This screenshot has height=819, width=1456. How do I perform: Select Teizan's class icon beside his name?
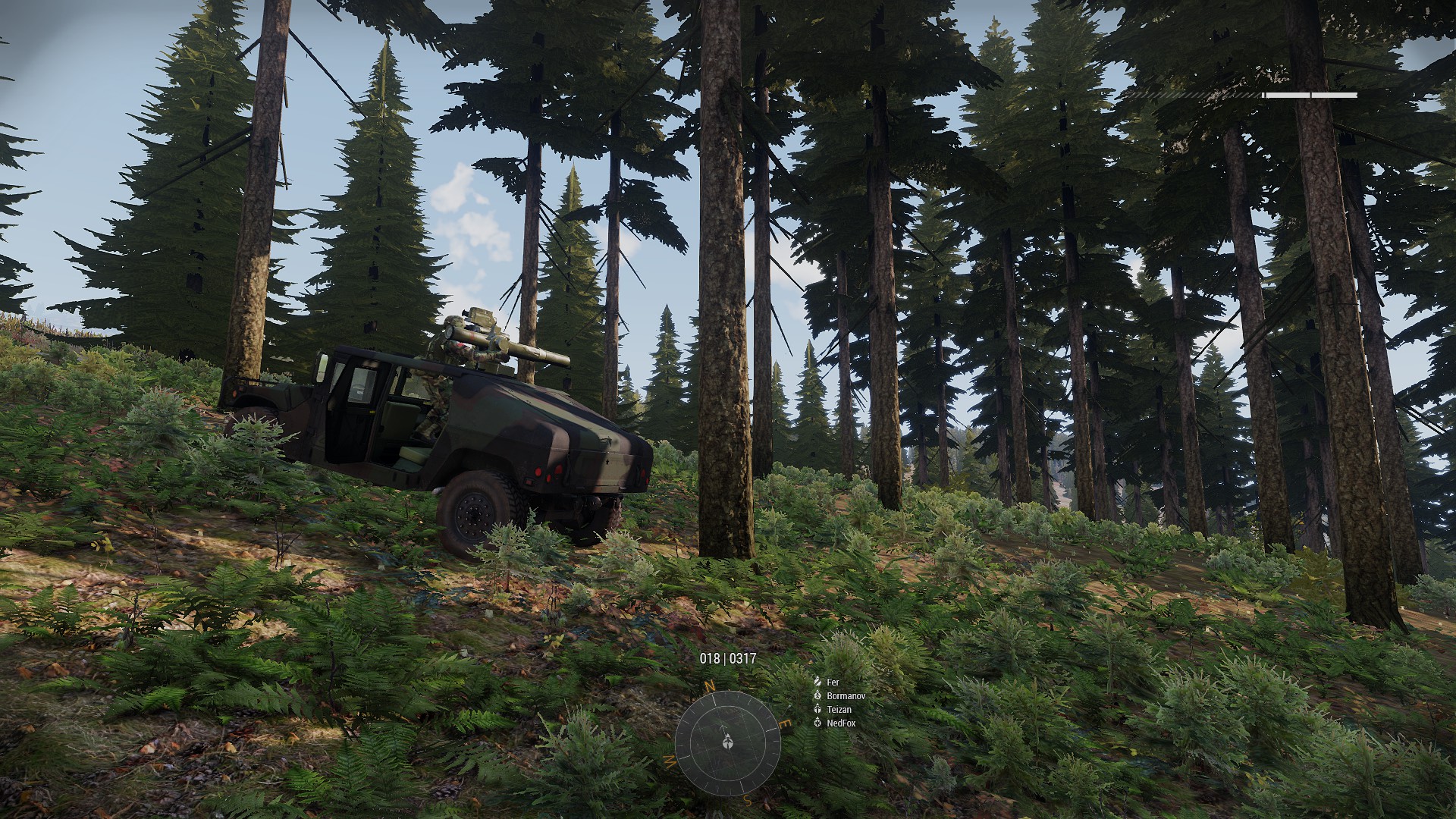coord(817,710)
